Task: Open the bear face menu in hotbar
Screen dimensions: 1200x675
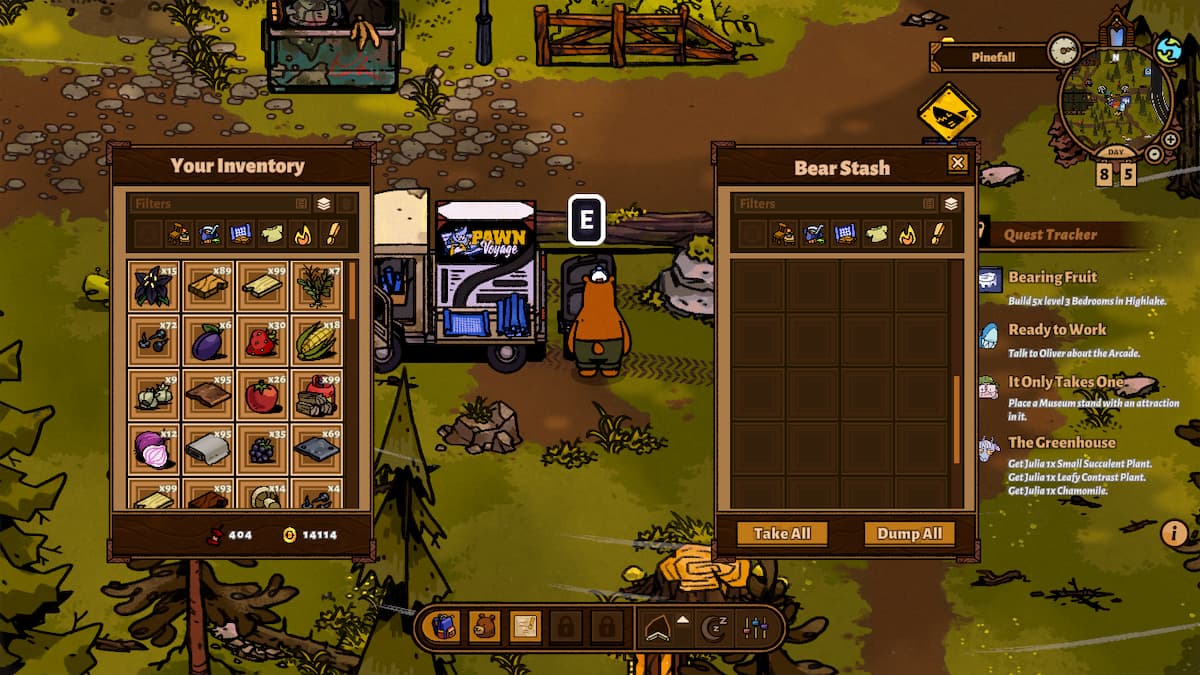Action: pyautogui.click(x=485, y=628)
